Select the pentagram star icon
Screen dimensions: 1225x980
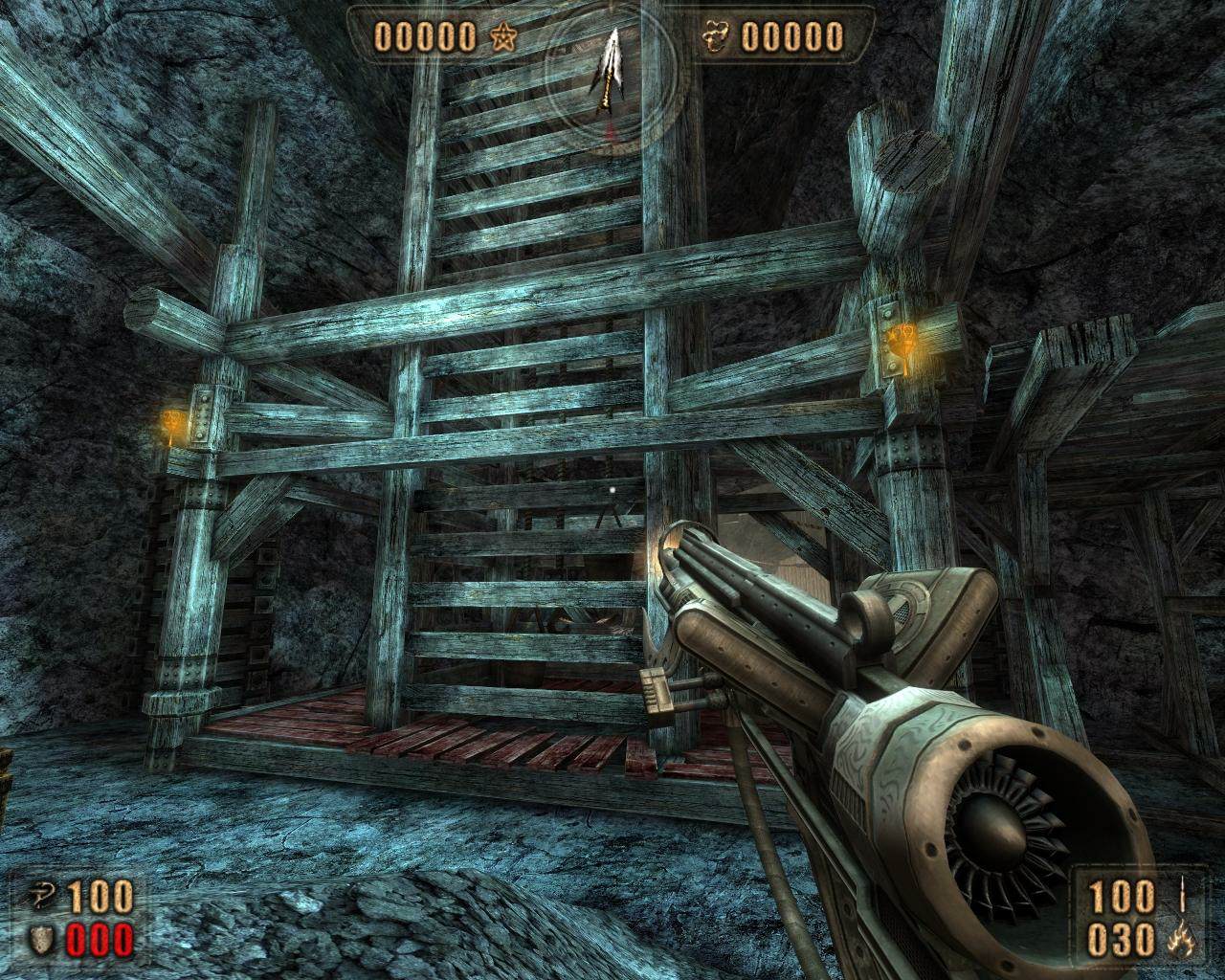501,36
